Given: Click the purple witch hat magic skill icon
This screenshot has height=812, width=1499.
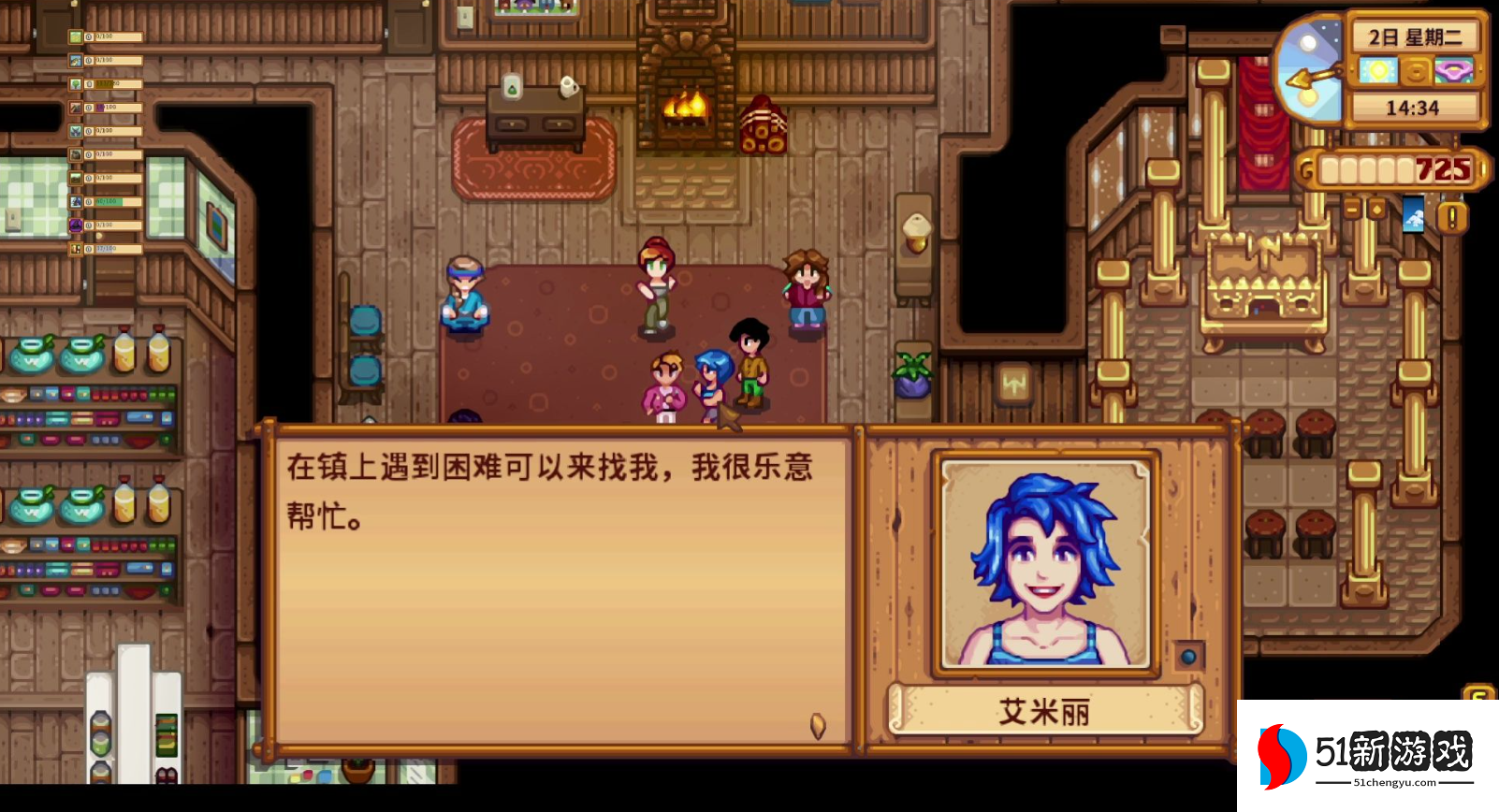Looking at the screenshot, I should (x=75, y=223).
